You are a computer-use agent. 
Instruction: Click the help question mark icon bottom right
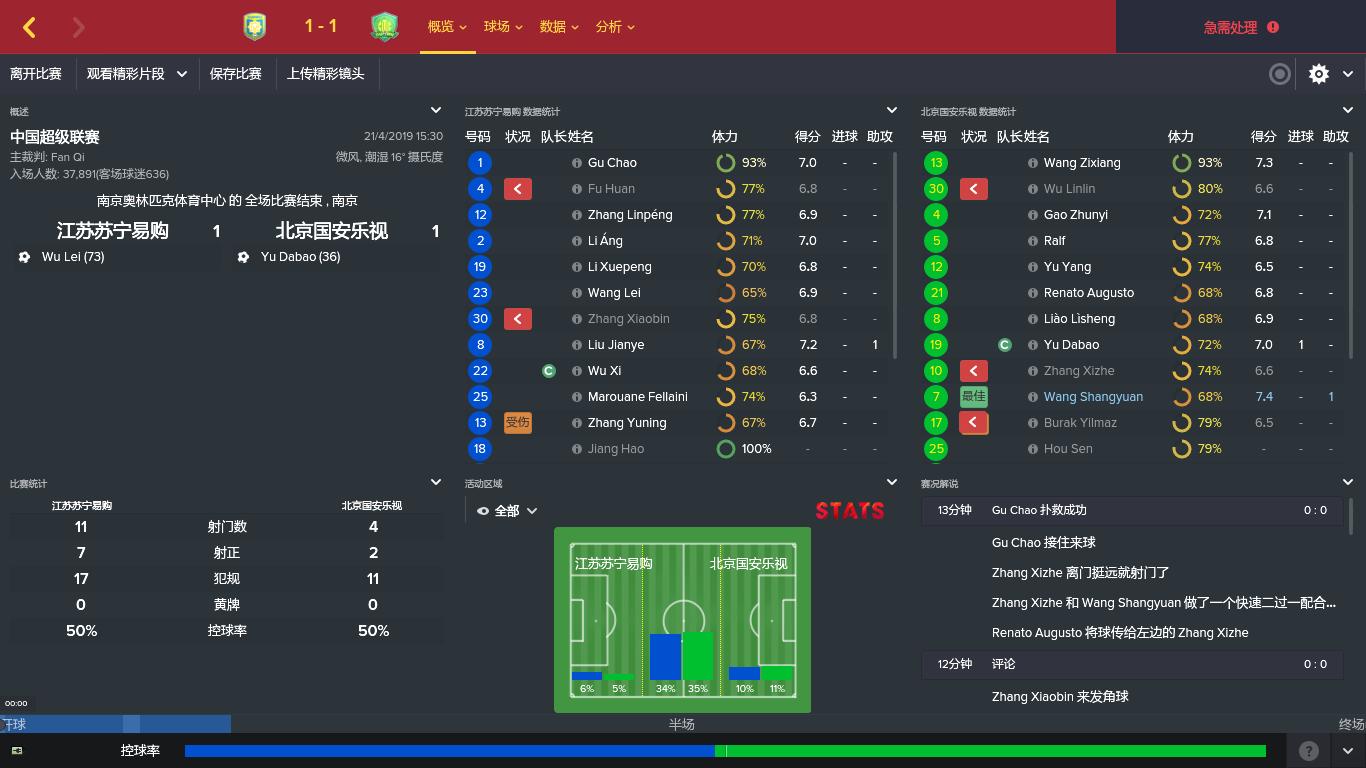[1306, 750]
